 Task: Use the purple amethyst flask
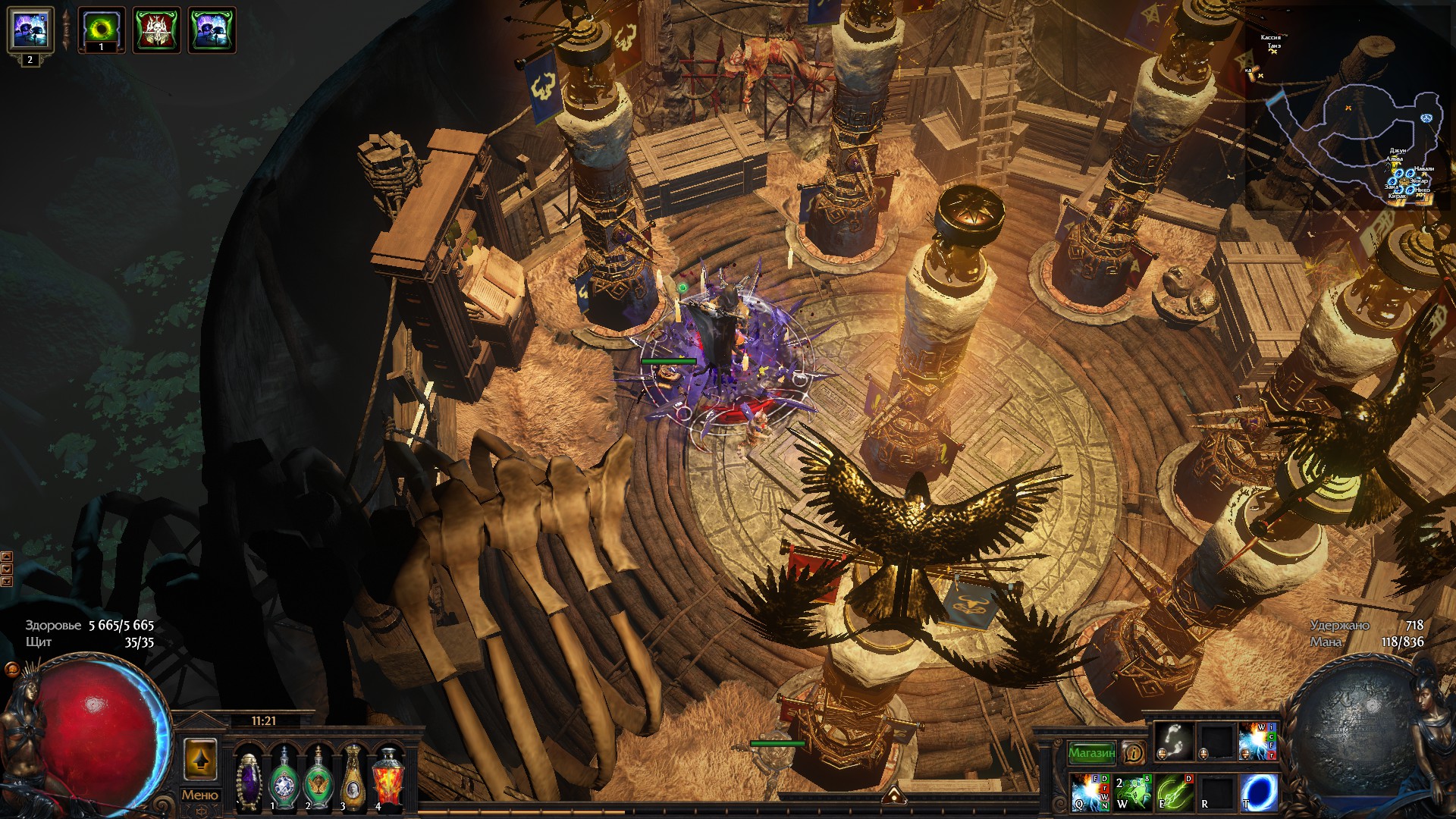click(x=249, y=778)
